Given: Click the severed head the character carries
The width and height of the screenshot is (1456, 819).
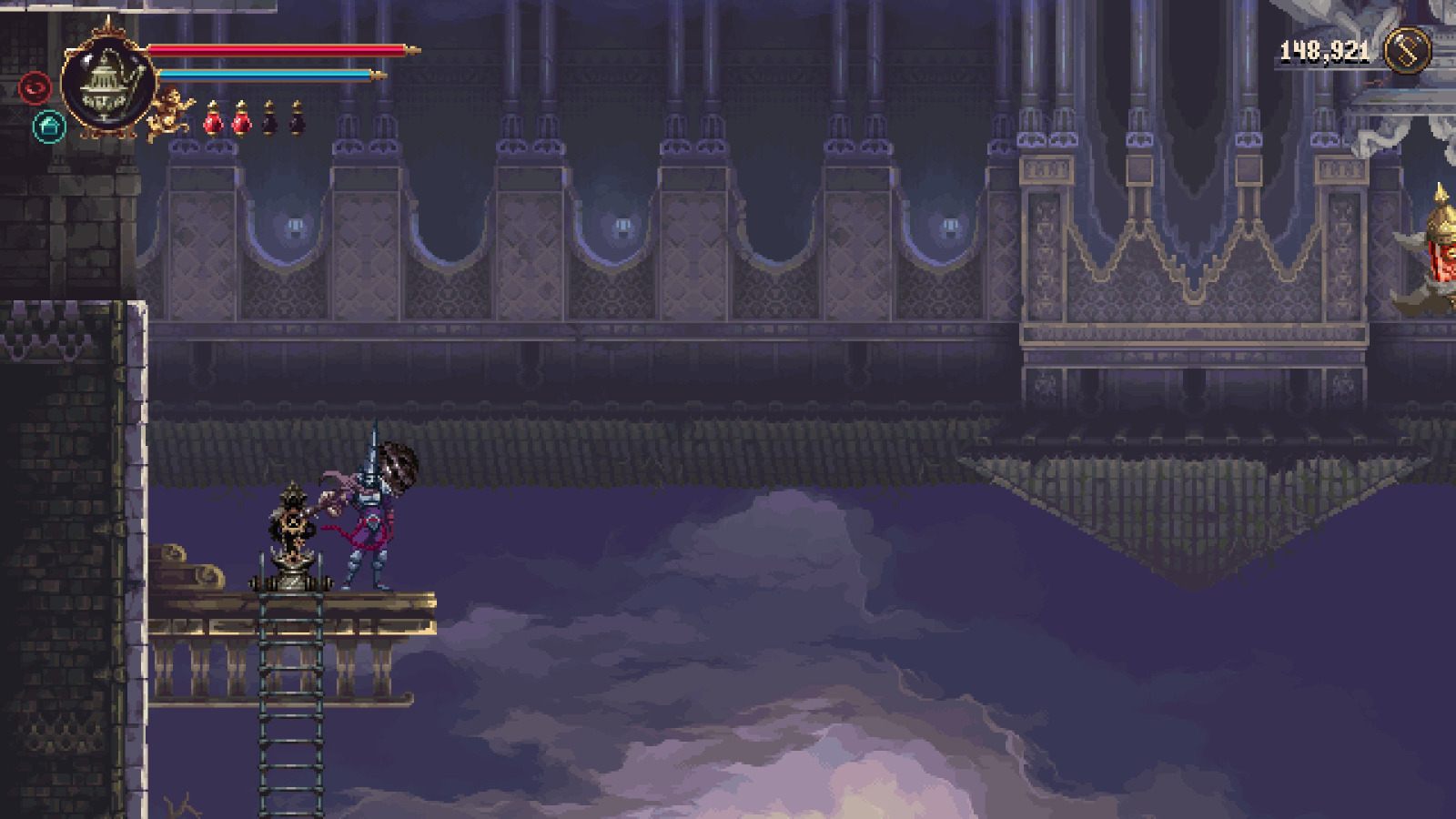Looking at the screenshot, I should tap(397, 466).
